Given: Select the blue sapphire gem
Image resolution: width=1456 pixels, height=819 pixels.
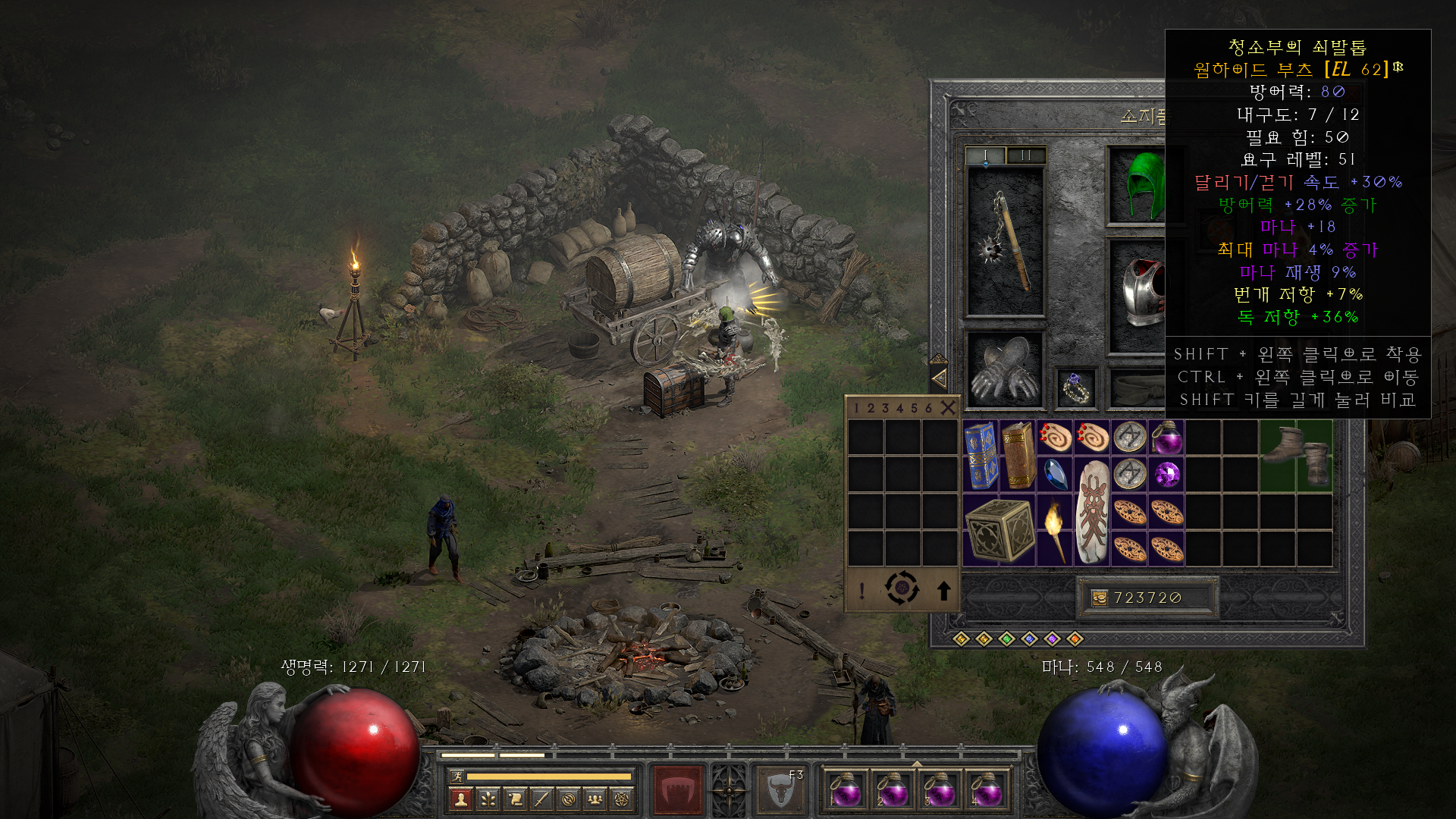Looking at the screenshot, I should (x=1055, y=475).
